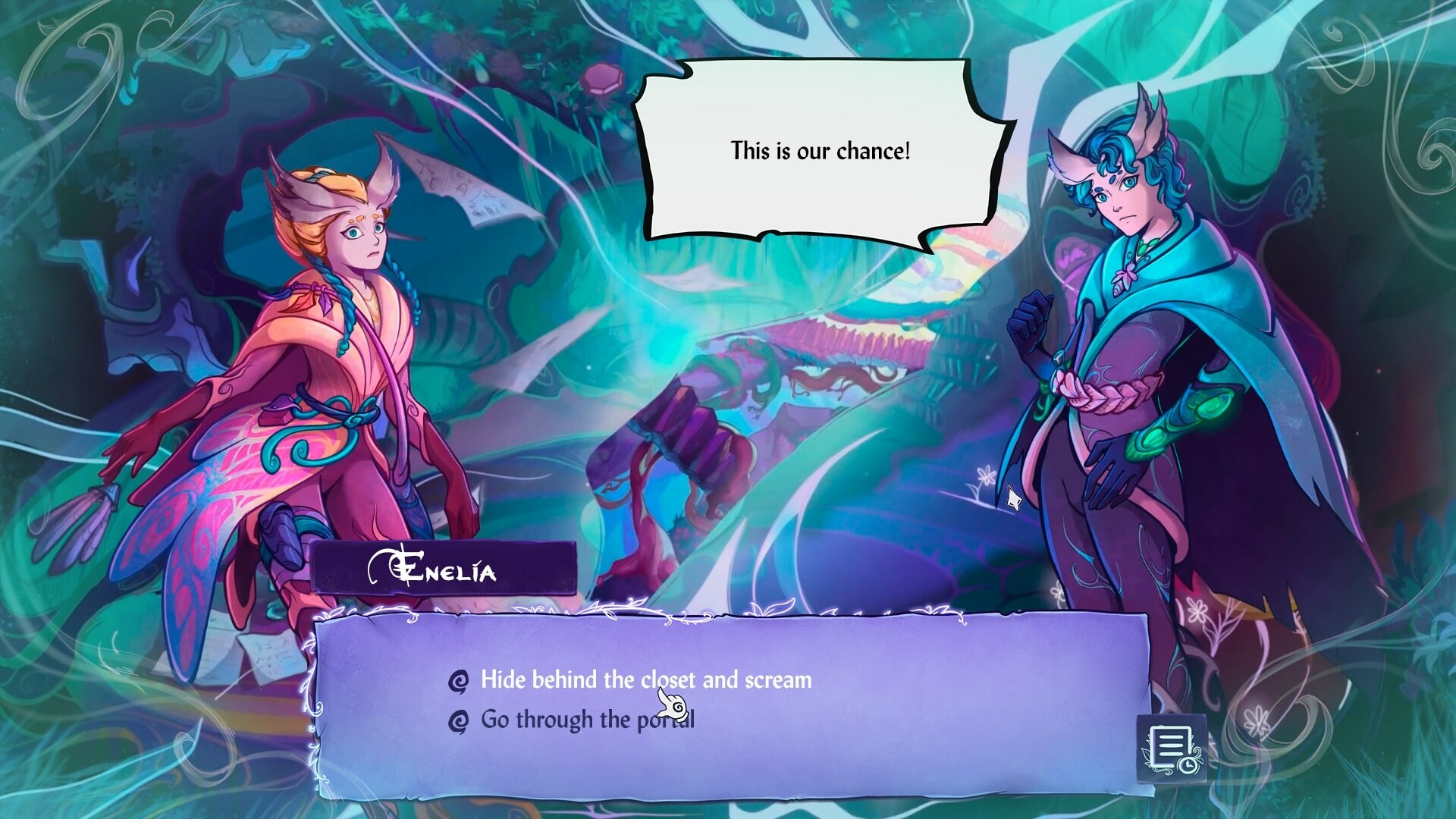Expand the speech bubble saying 'This is our chance!'
The height and width of the screenshot is (819, 1456).
(821, 150)
